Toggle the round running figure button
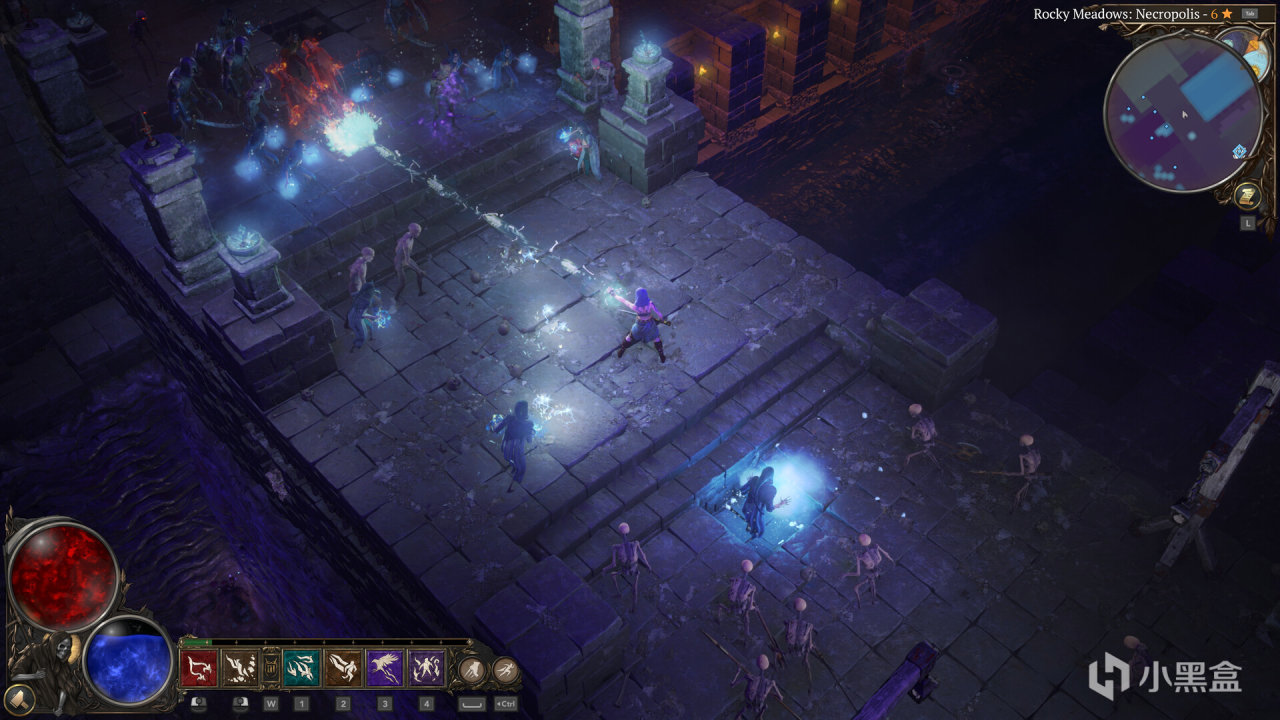The height and width of the screenshot is (720, 1280). [506, 669]
